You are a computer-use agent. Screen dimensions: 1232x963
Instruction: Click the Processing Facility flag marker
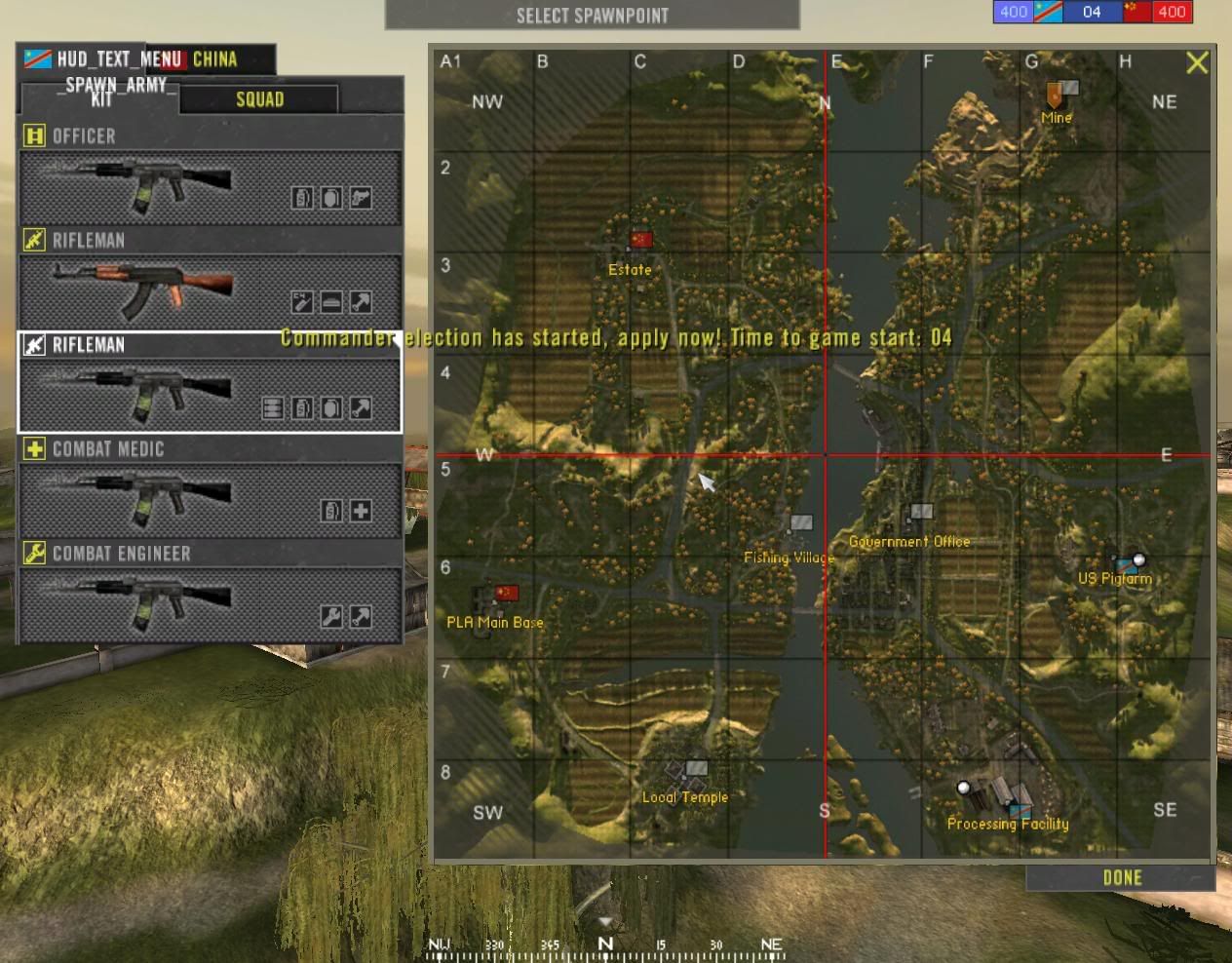point(1019,809)
